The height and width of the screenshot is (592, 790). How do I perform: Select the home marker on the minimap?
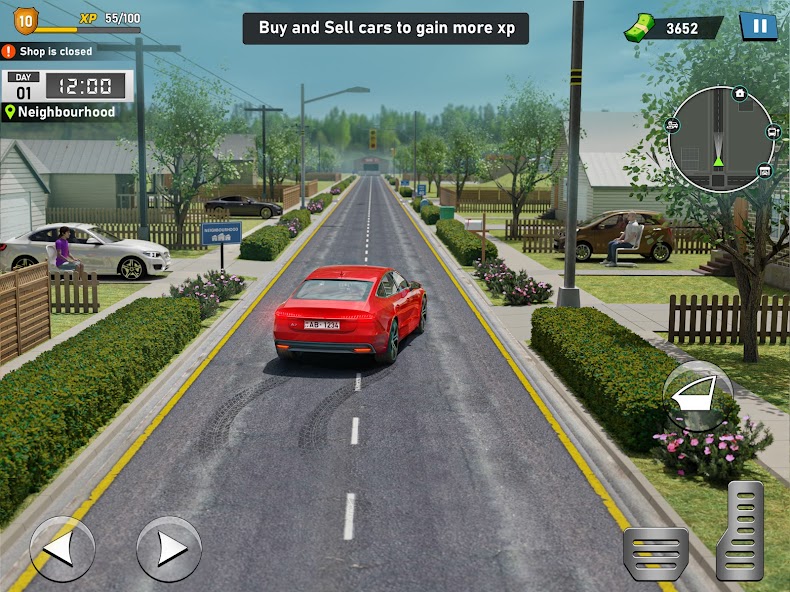tap(739, 93)
